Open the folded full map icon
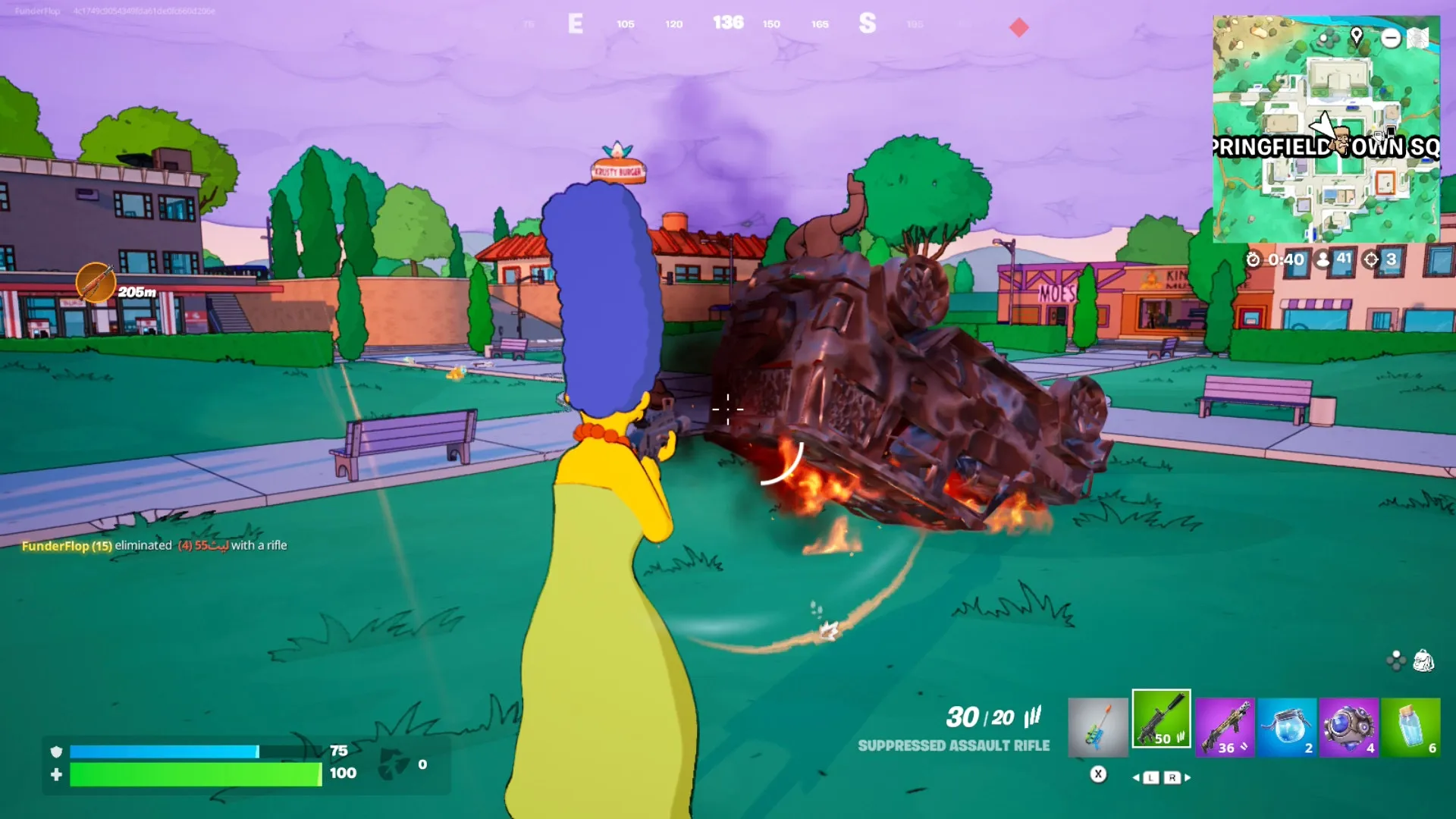Image resolution: width=1456 pixels, height=819 pixels. point(1418,38)
